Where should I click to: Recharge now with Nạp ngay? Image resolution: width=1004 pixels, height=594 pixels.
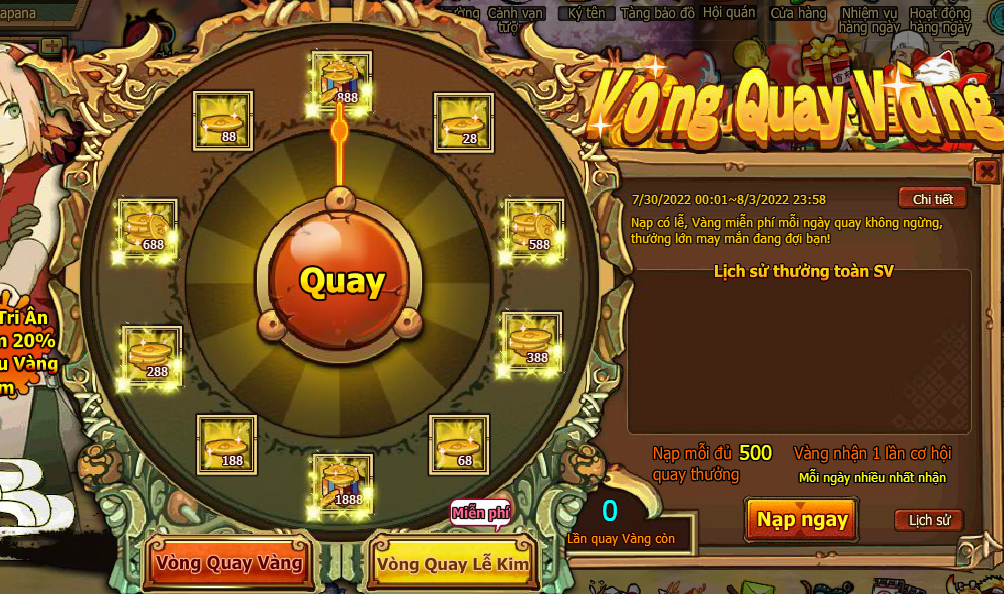pos(801,519)
